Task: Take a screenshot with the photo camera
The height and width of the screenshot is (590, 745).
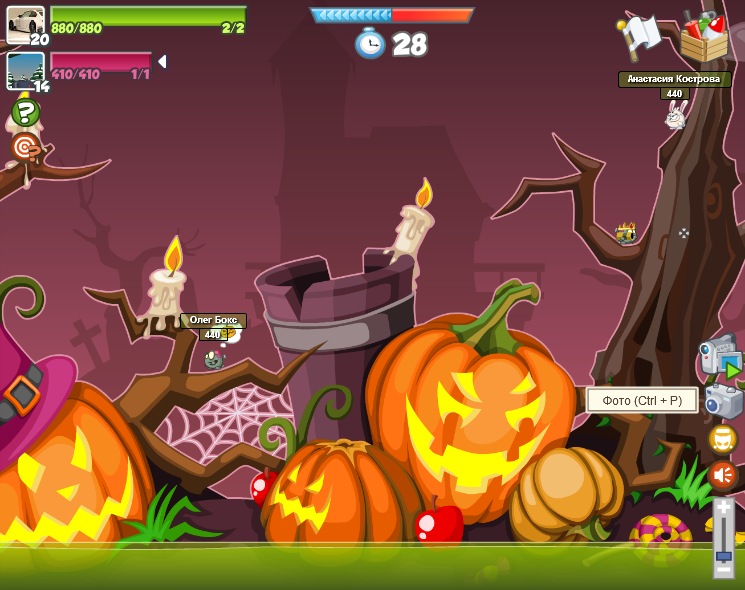Action: (x=722, y=401)
